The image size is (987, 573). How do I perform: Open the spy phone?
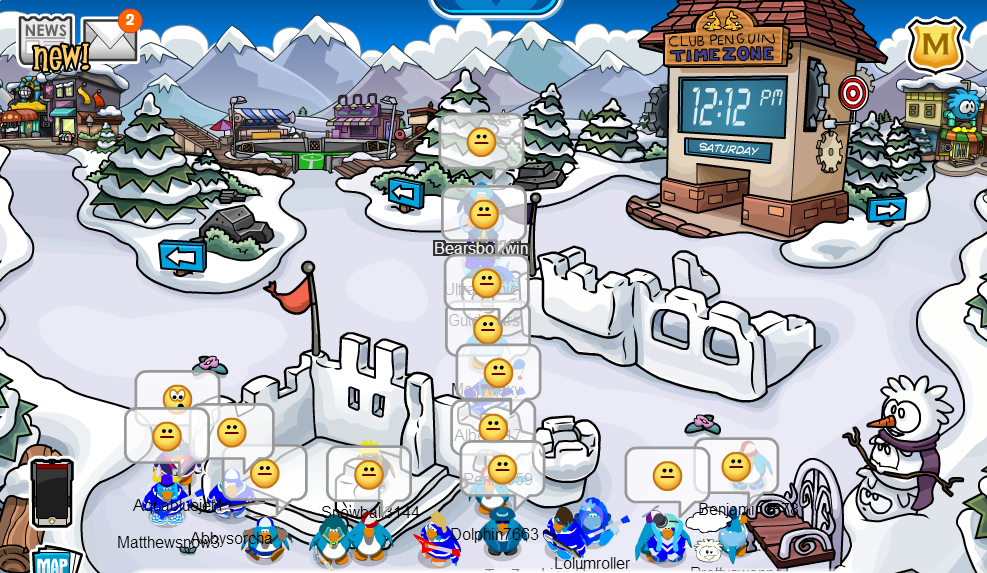(x=51, y=492)
